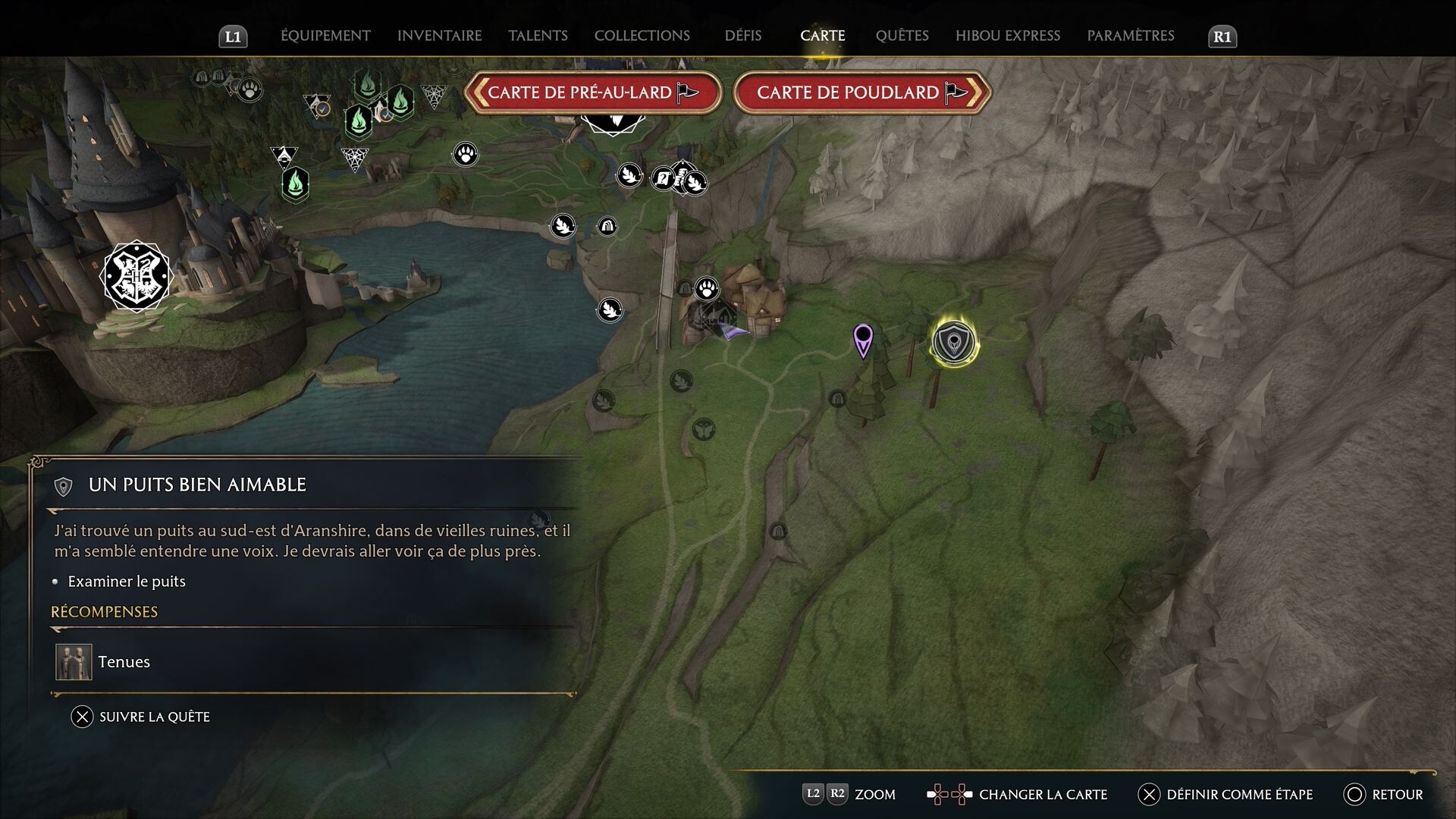Viewport: 1456px width, 819px height.
Task: Click the cave entrance icon near the pine trees
Action: [836, 397]
